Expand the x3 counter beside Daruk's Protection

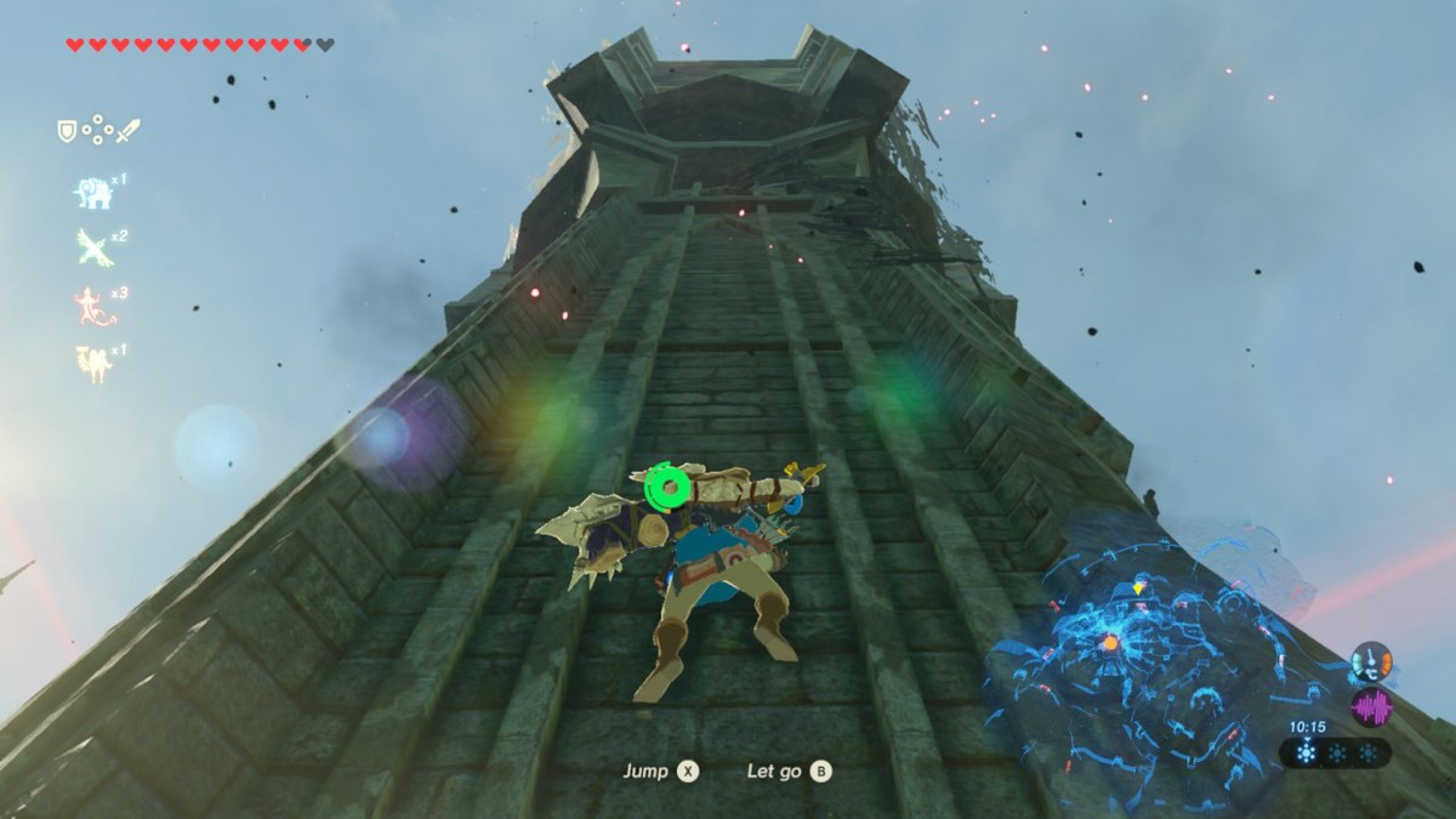pos(119,294)
